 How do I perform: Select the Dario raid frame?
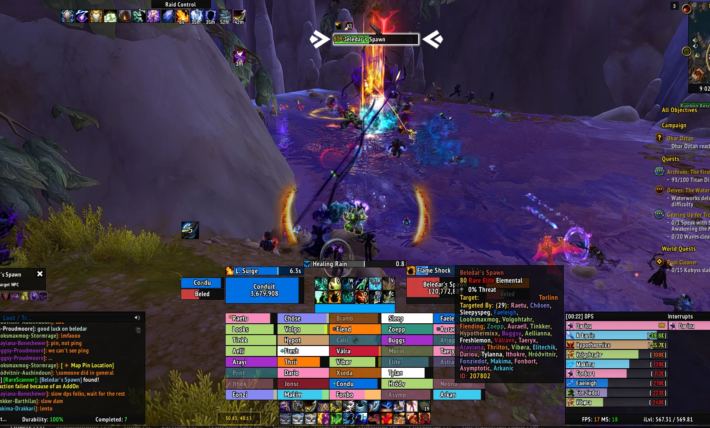point(302,373)
